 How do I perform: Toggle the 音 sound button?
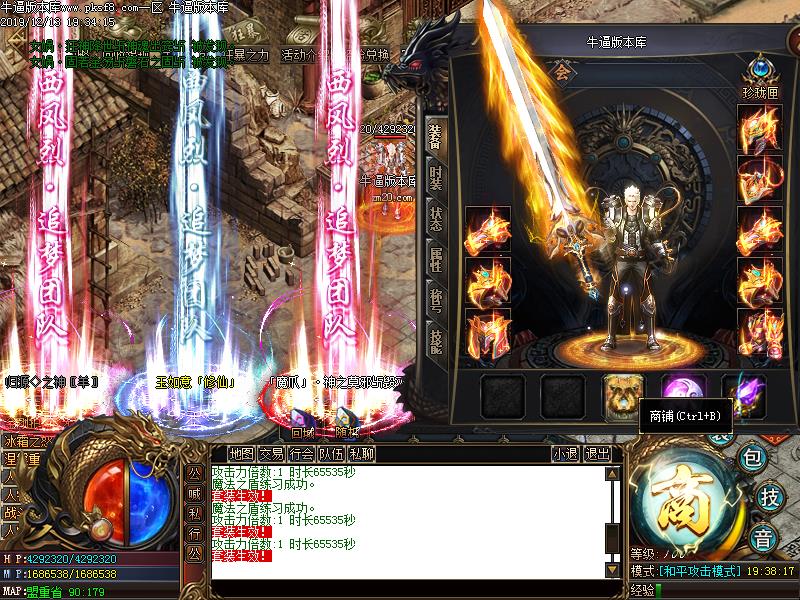tap(762, 536)
